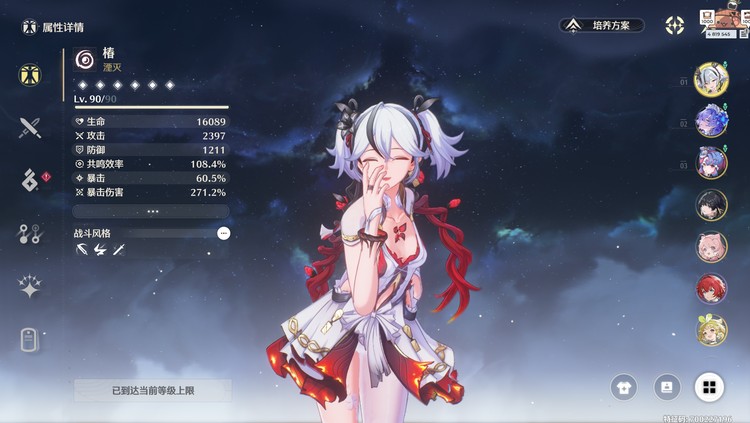Select the blonde character portrait
Screen dimensions: 750x423
coord(711,330)
